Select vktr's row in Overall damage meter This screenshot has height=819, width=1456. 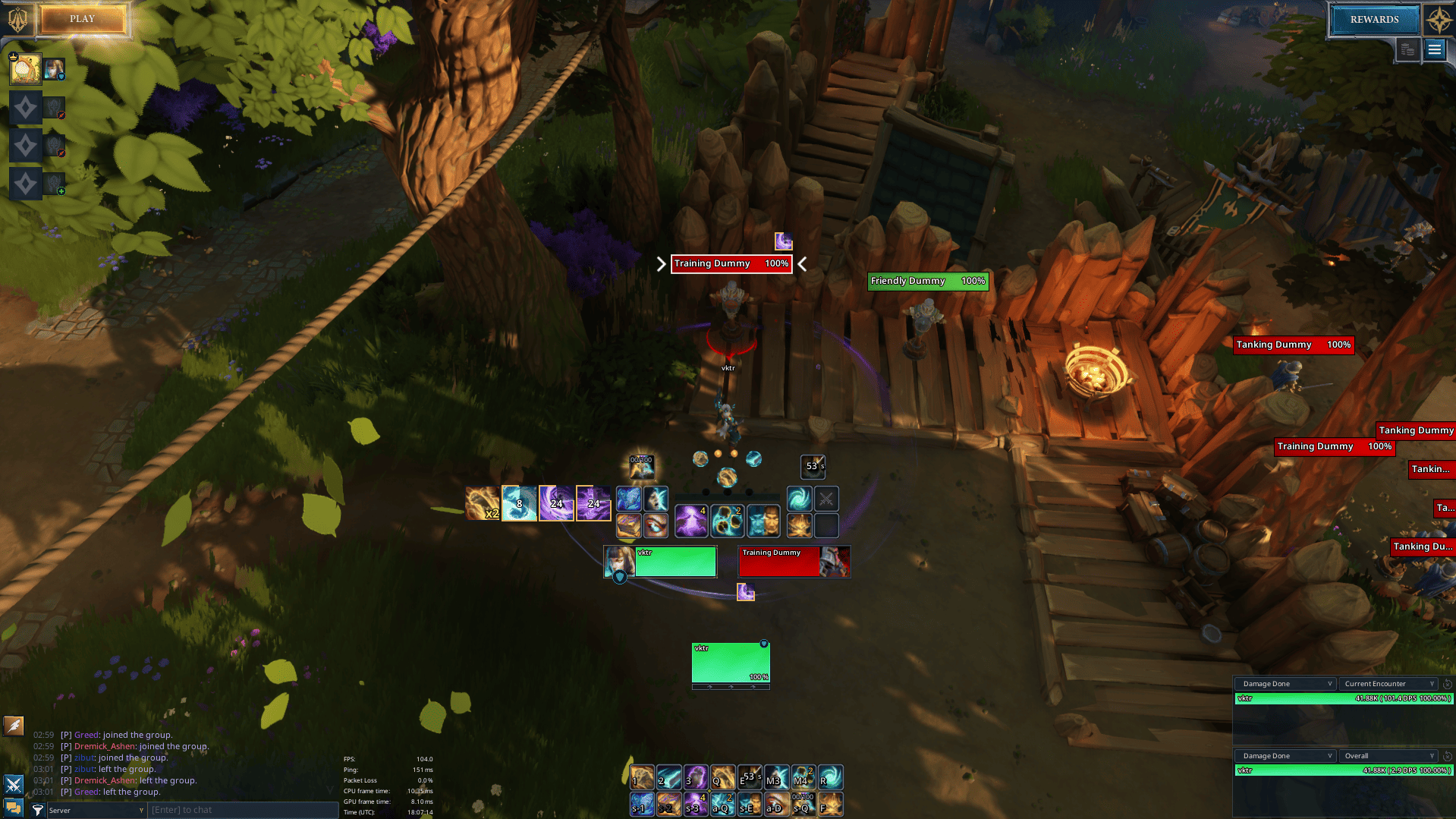(x=1344, y=770)
